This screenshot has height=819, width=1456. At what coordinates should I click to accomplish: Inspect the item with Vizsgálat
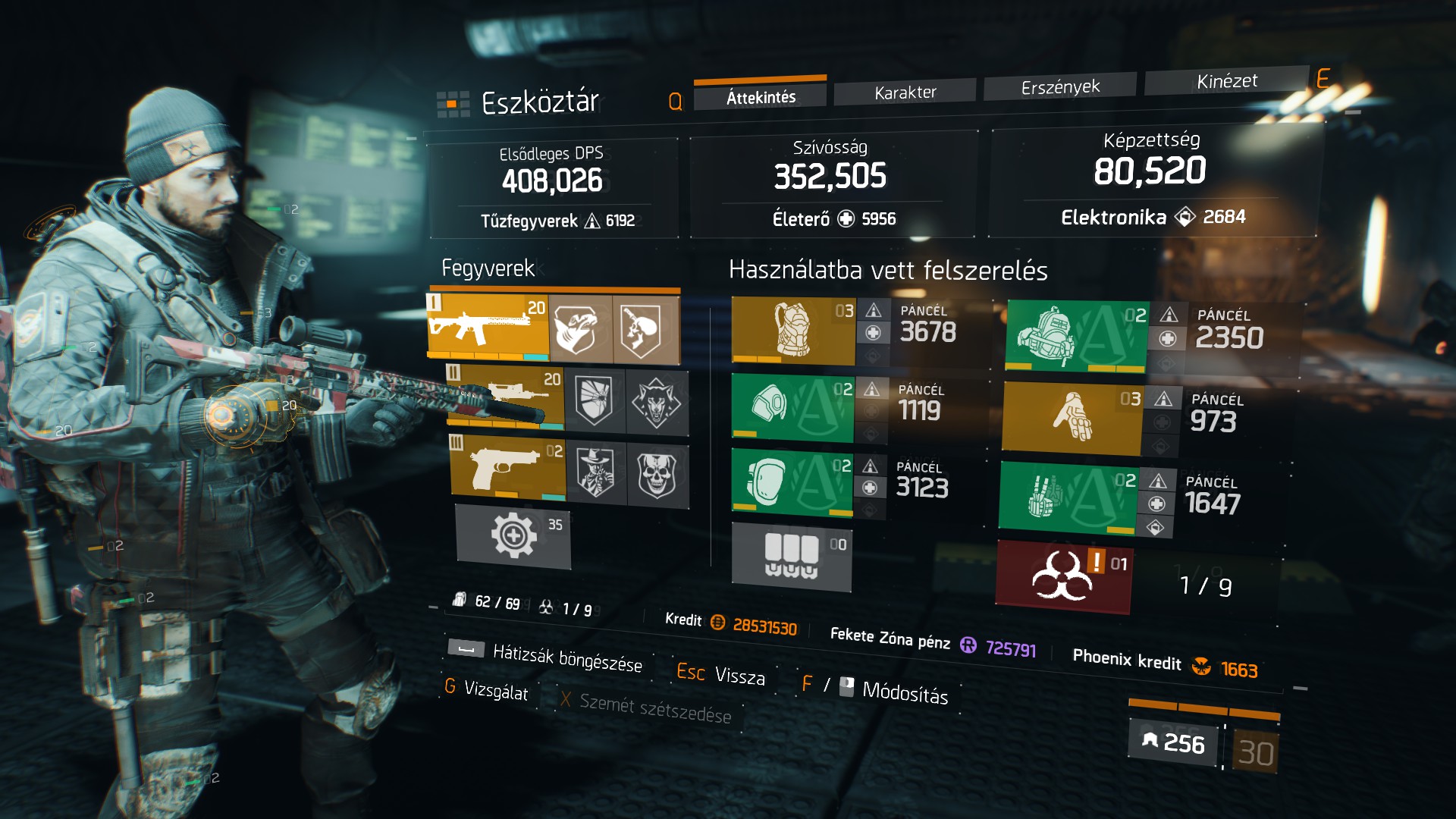pyautogui.click(x=495, y=689)
